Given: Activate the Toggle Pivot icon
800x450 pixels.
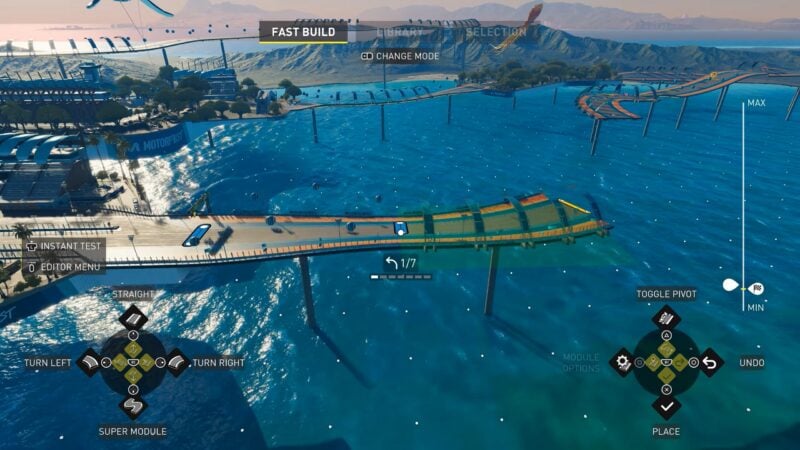Looking at the screenshot, I should click(x=666, y=318).
